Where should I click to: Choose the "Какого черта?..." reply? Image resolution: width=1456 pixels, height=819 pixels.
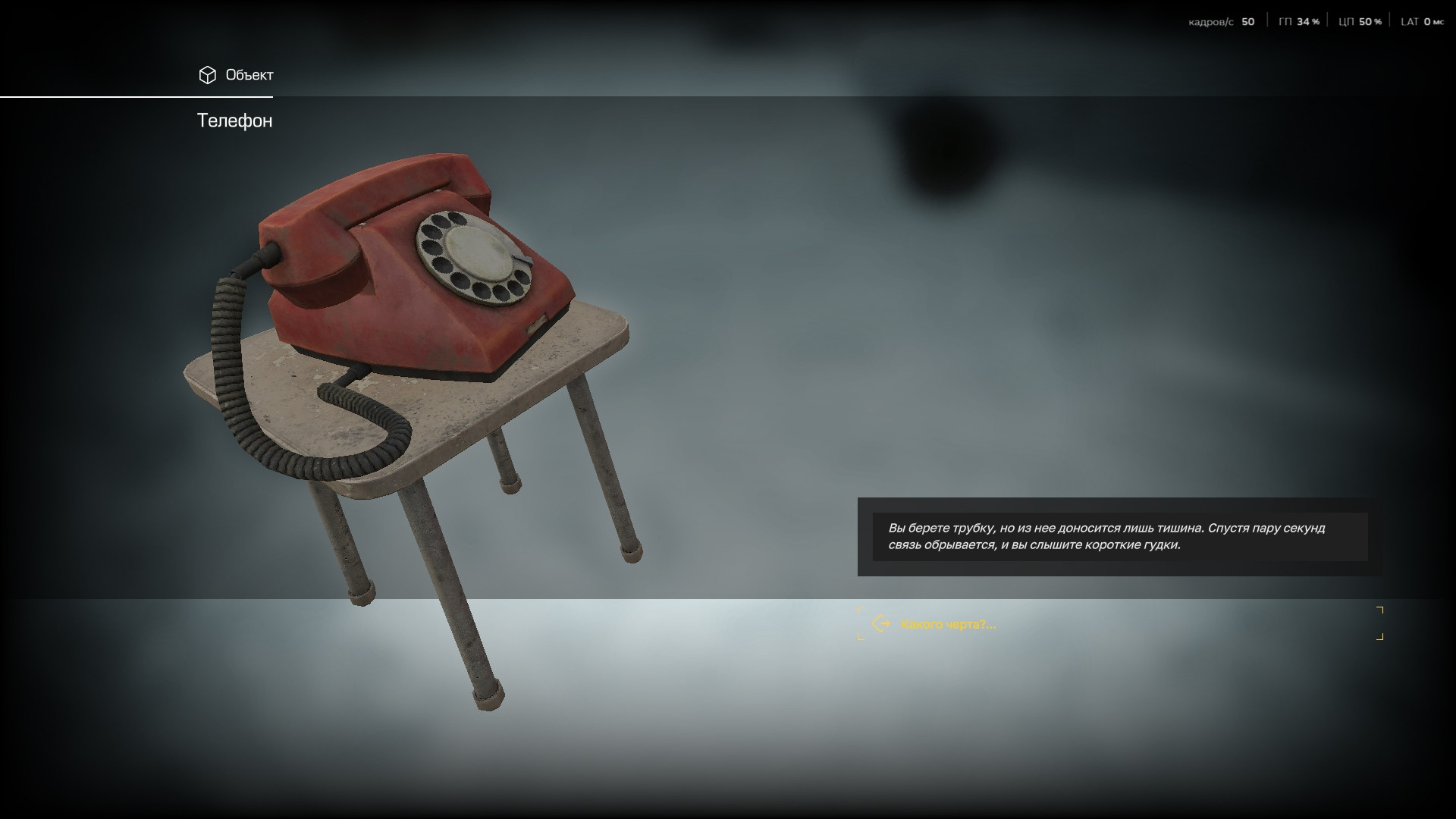pyautogui.click(x=948, y=624)
